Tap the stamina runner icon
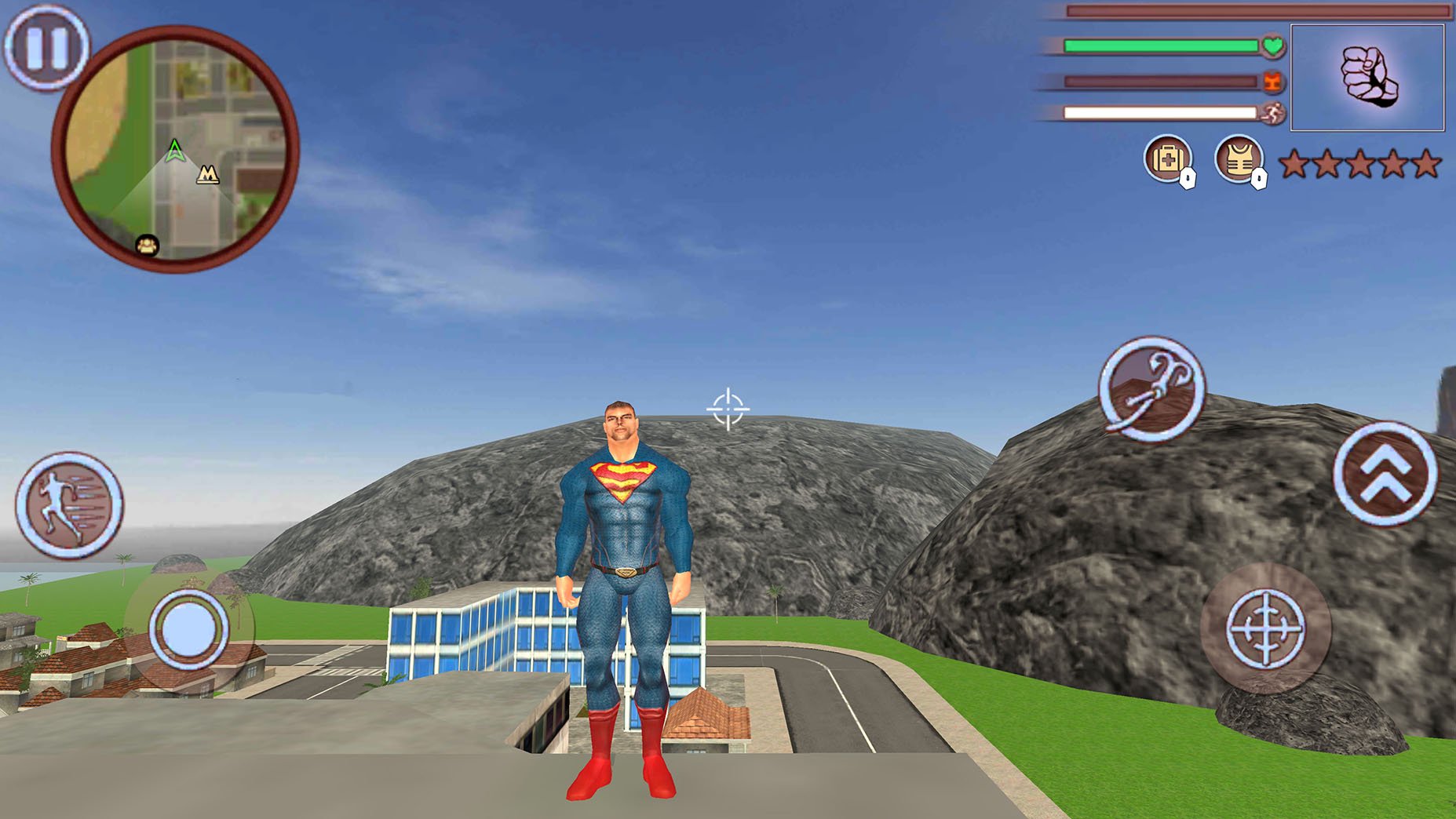 point(1275,115)
